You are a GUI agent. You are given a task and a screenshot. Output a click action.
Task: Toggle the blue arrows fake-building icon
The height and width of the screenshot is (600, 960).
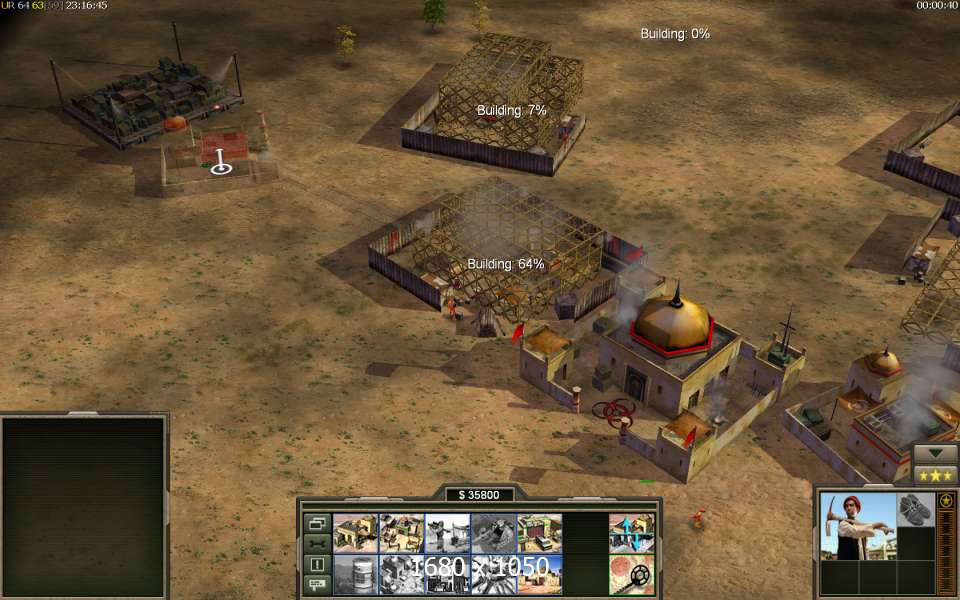click(631, 533)
